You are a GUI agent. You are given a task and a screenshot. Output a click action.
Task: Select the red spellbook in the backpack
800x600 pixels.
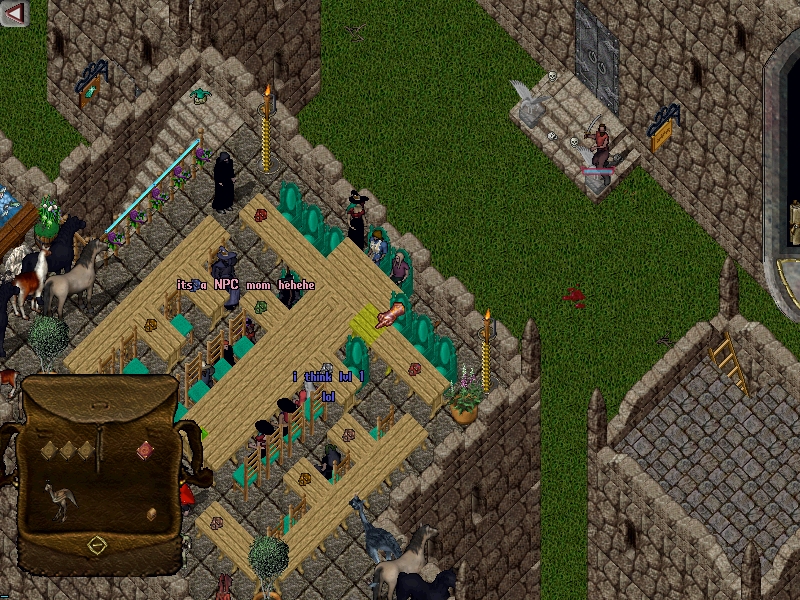point(144,450)
